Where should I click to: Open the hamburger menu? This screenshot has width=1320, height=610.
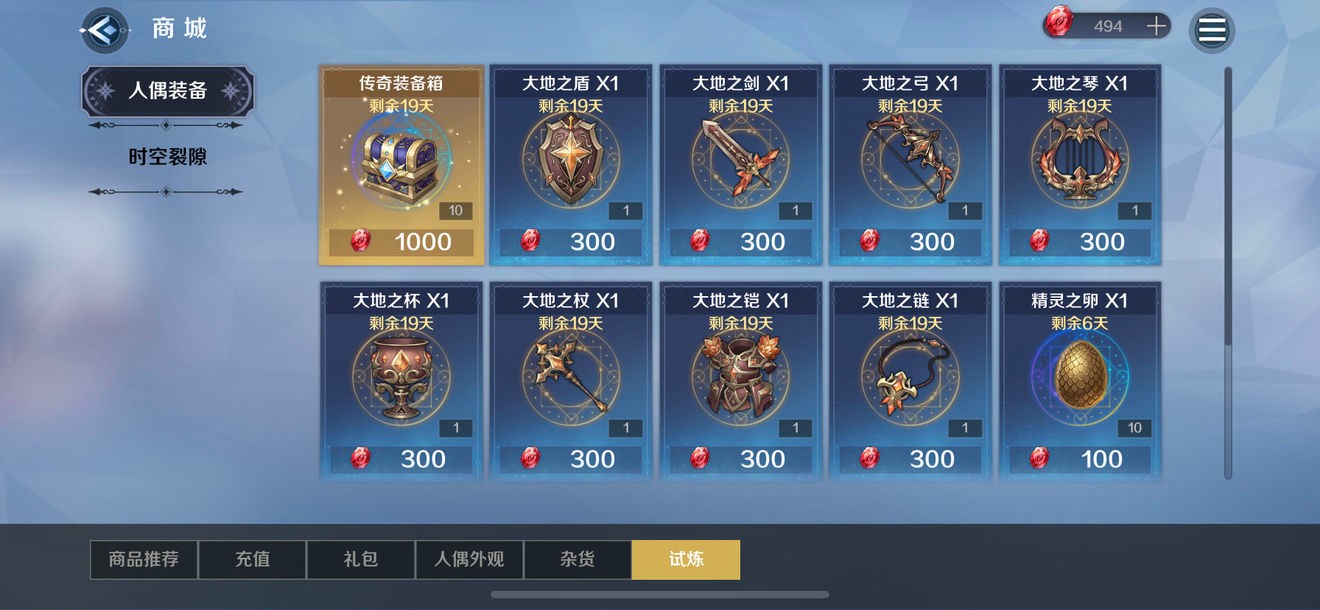[x=1212, y=30]
